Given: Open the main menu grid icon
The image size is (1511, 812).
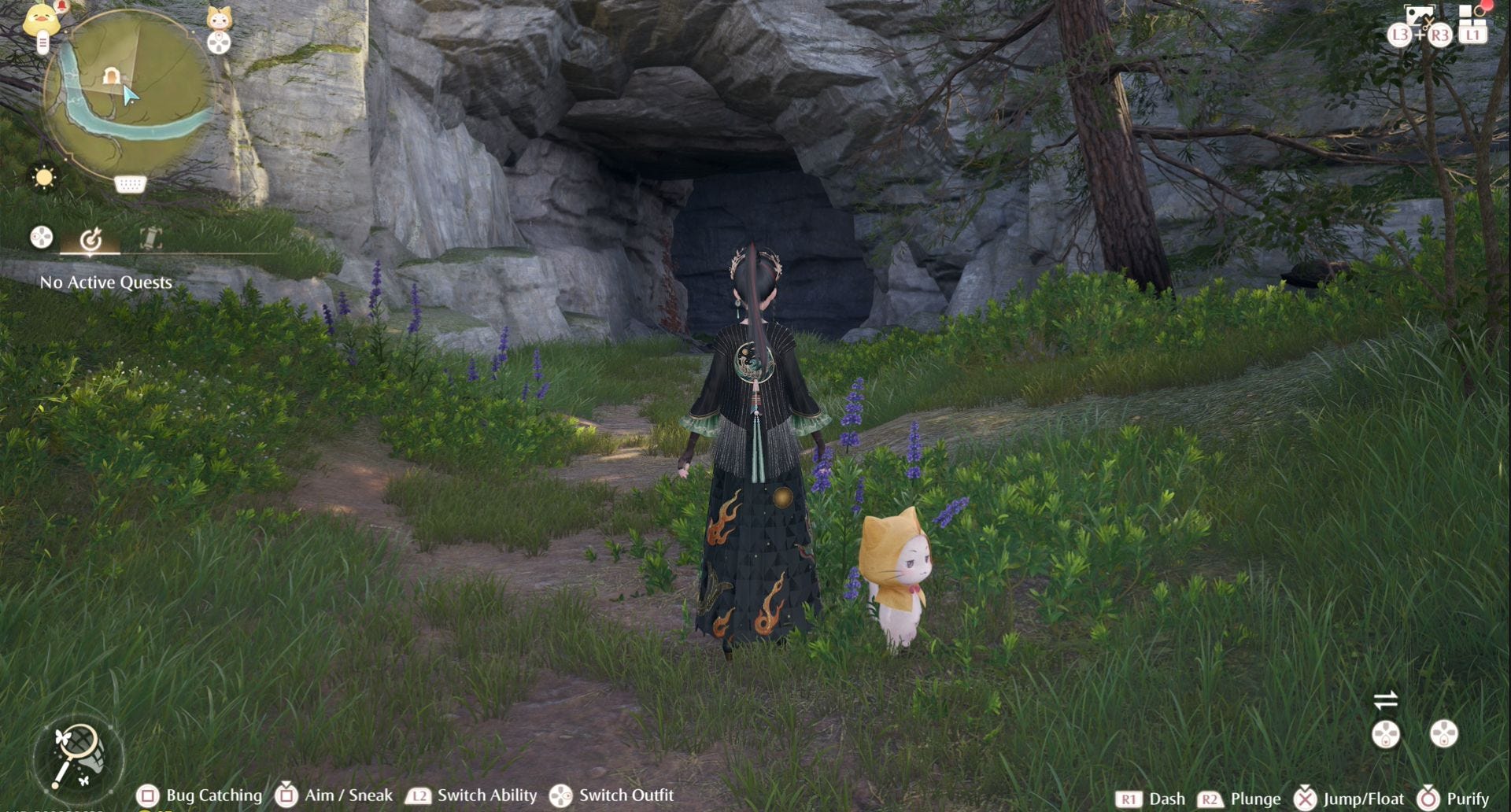Looking at the screenshot, I should [1470, 14].
